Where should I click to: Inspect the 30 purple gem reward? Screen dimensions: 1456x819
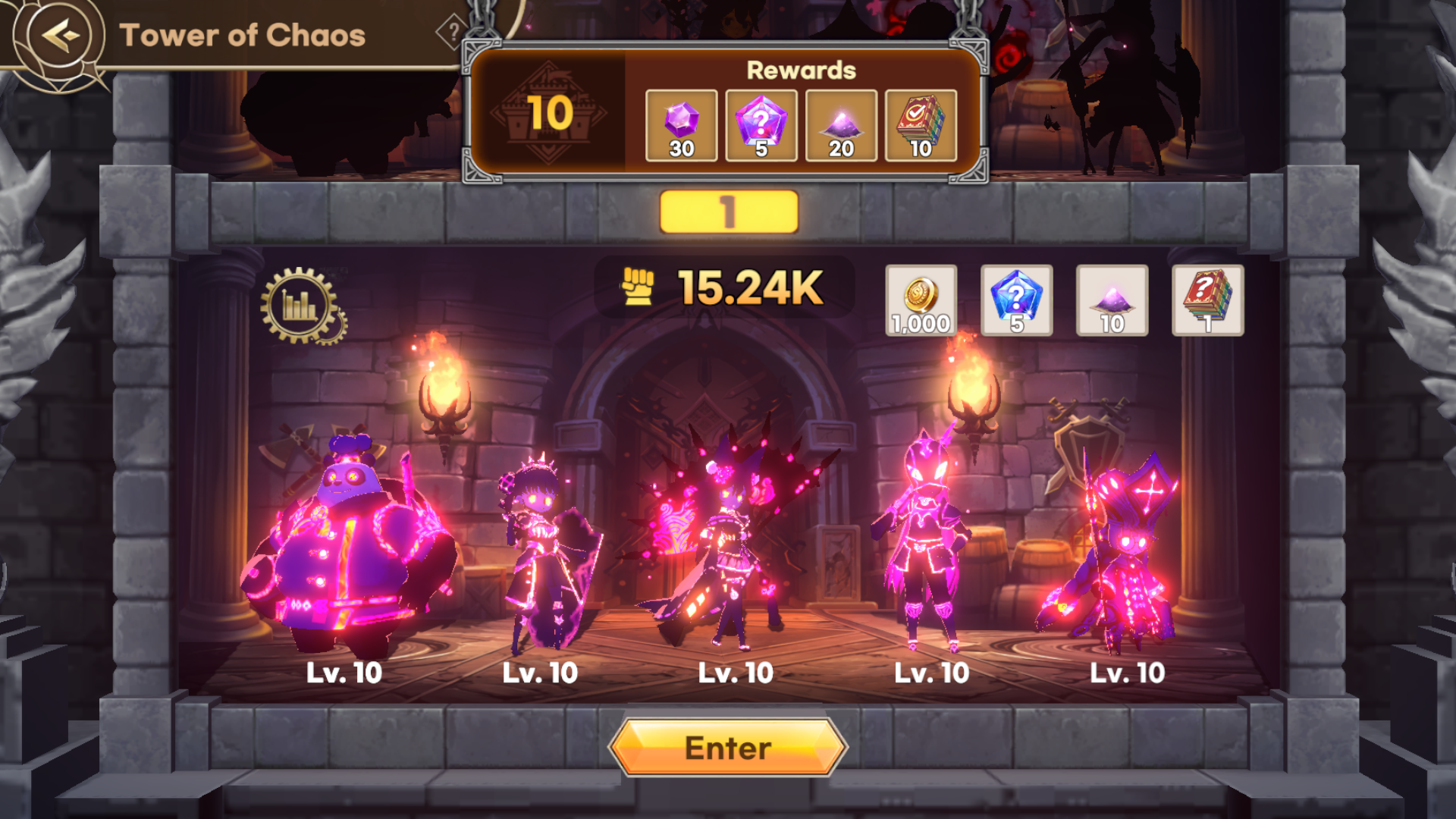coord(681,126)
